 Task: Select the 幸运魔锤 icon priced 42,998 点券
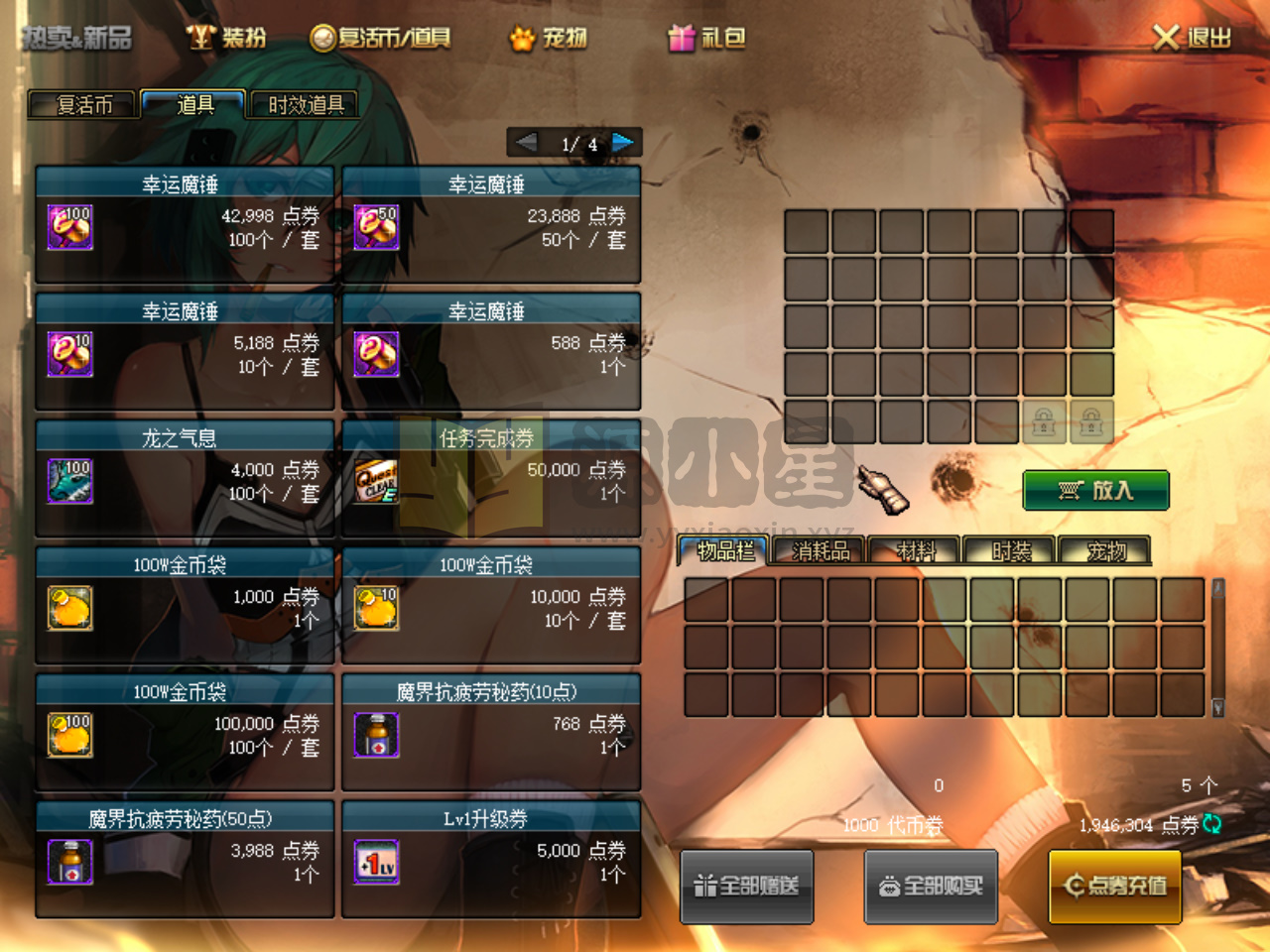(x=69, y=227)
